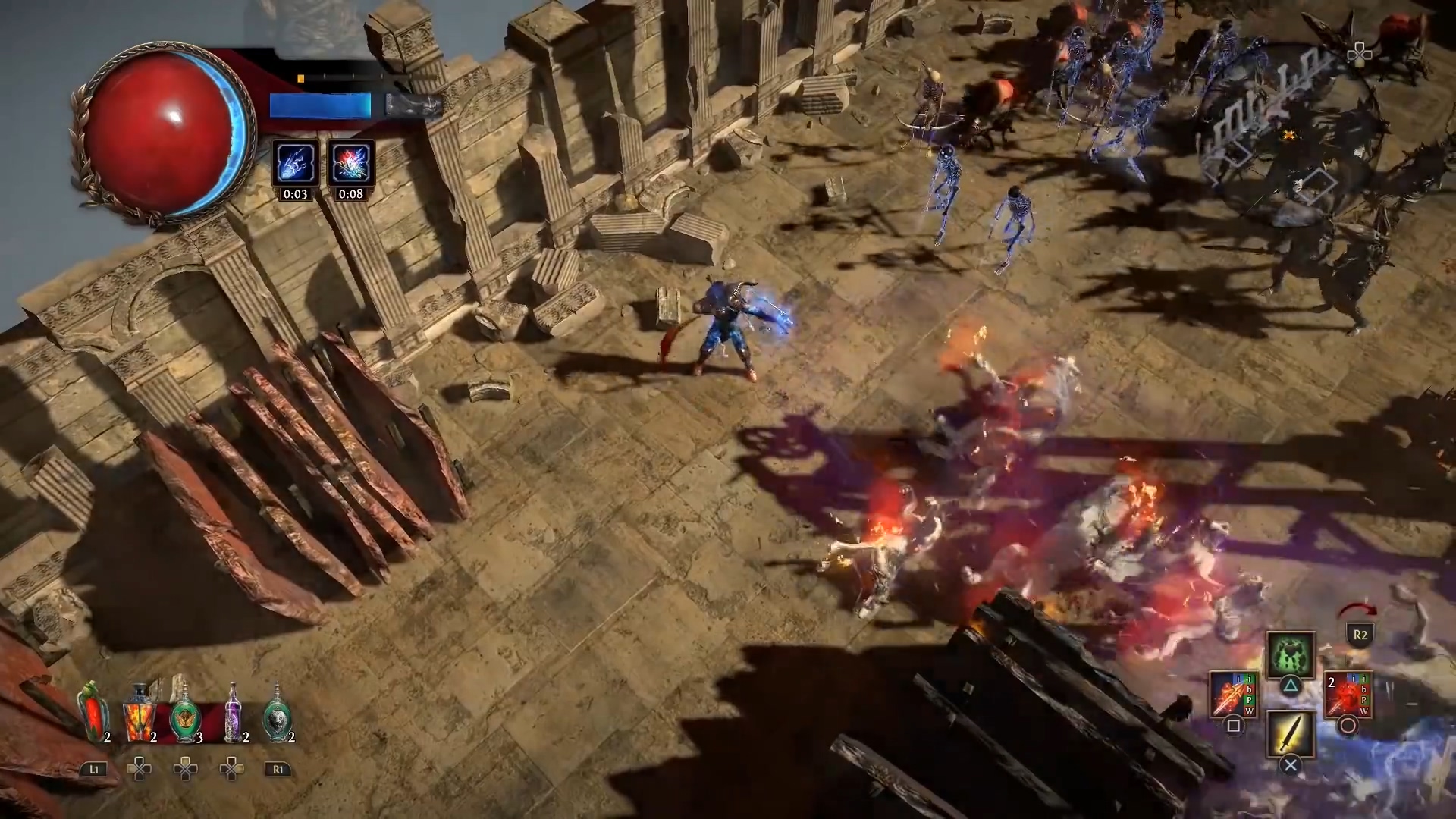Activate the tall purple flask
Image resolution: width=1456 pixels, height=819 pixels.
[233, 714]
